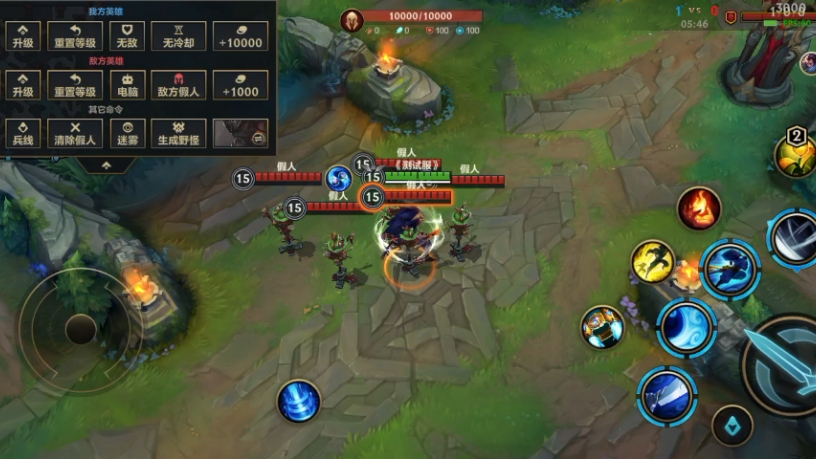Add gold with the +10000 button
This screenshot has width=816, height=459.
pyautogui.click(x=241, y=36)
